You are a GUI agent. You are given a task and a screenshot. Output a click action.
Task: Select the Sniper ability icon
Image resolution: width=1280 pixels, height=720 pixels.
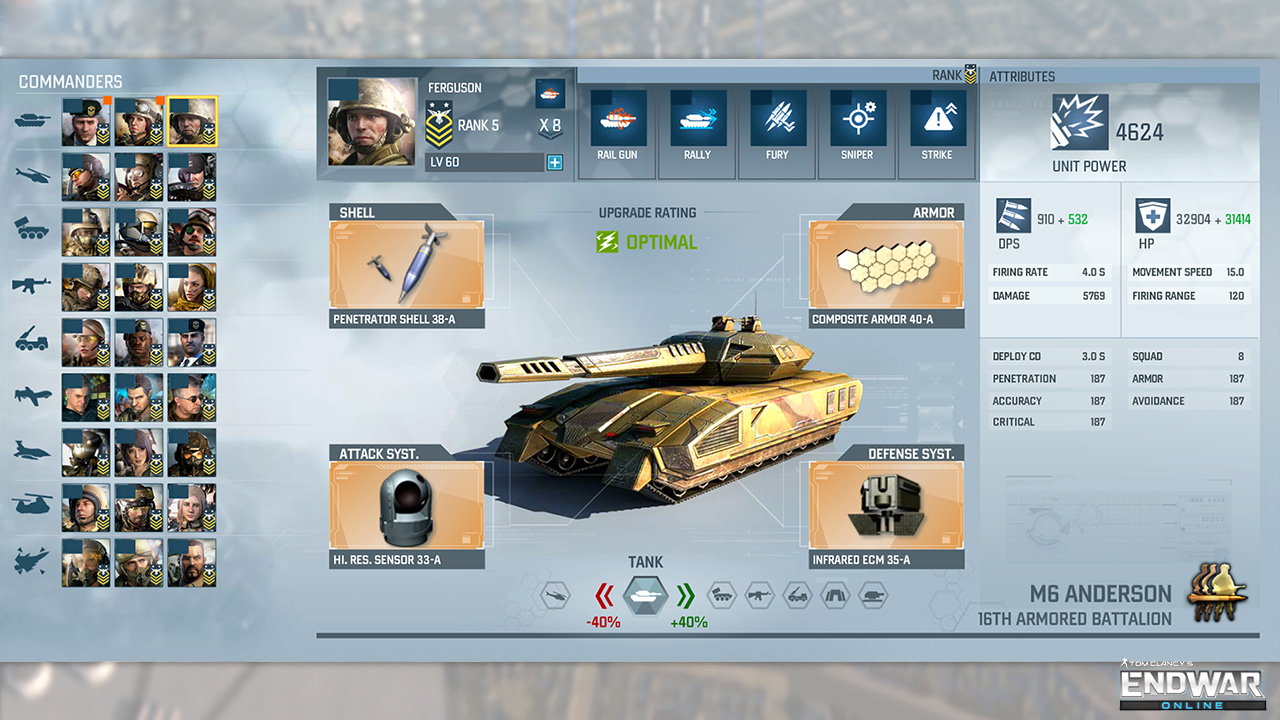pos(856,116)
